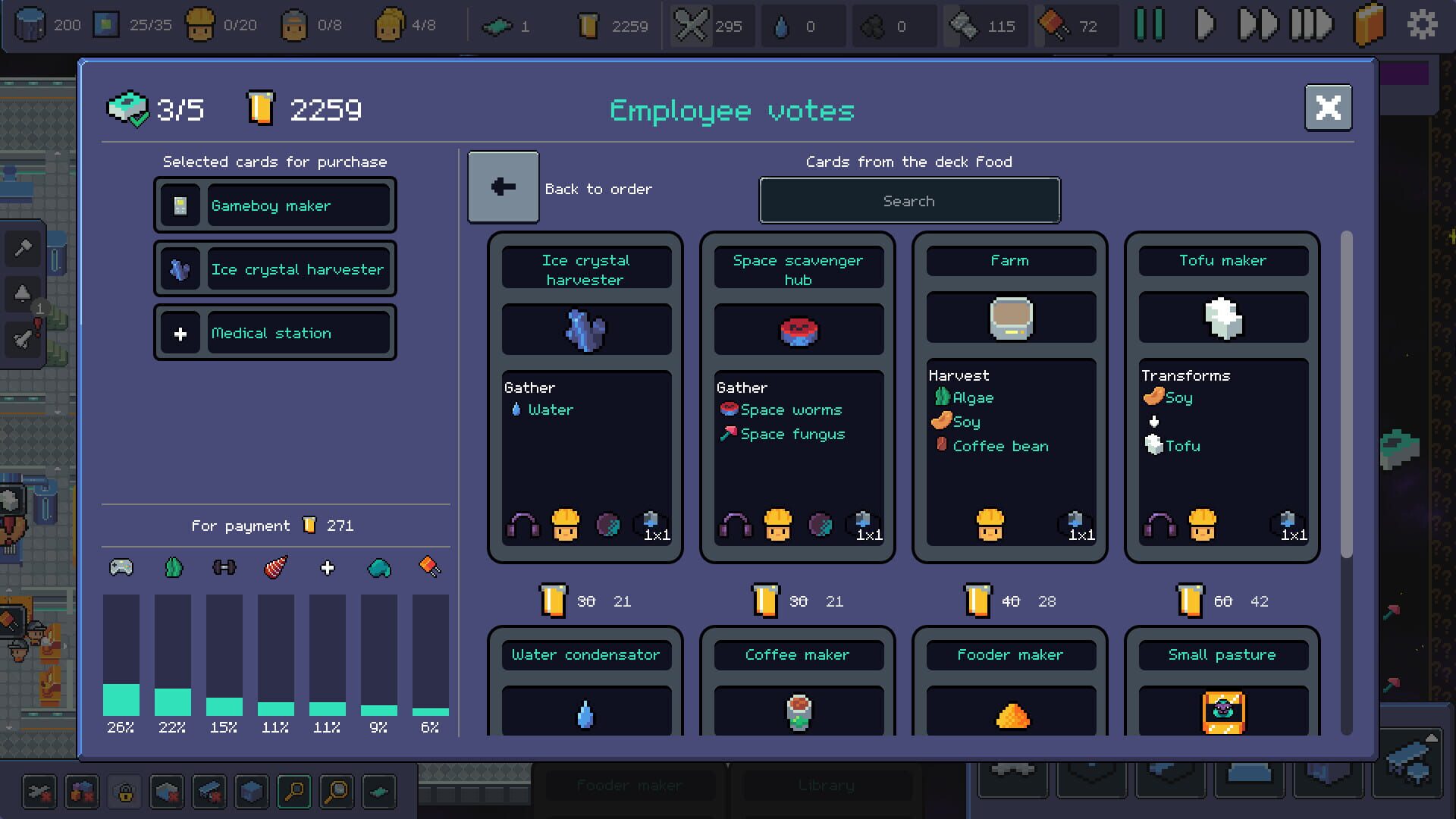Open the card deck in the top bar

1367,24
